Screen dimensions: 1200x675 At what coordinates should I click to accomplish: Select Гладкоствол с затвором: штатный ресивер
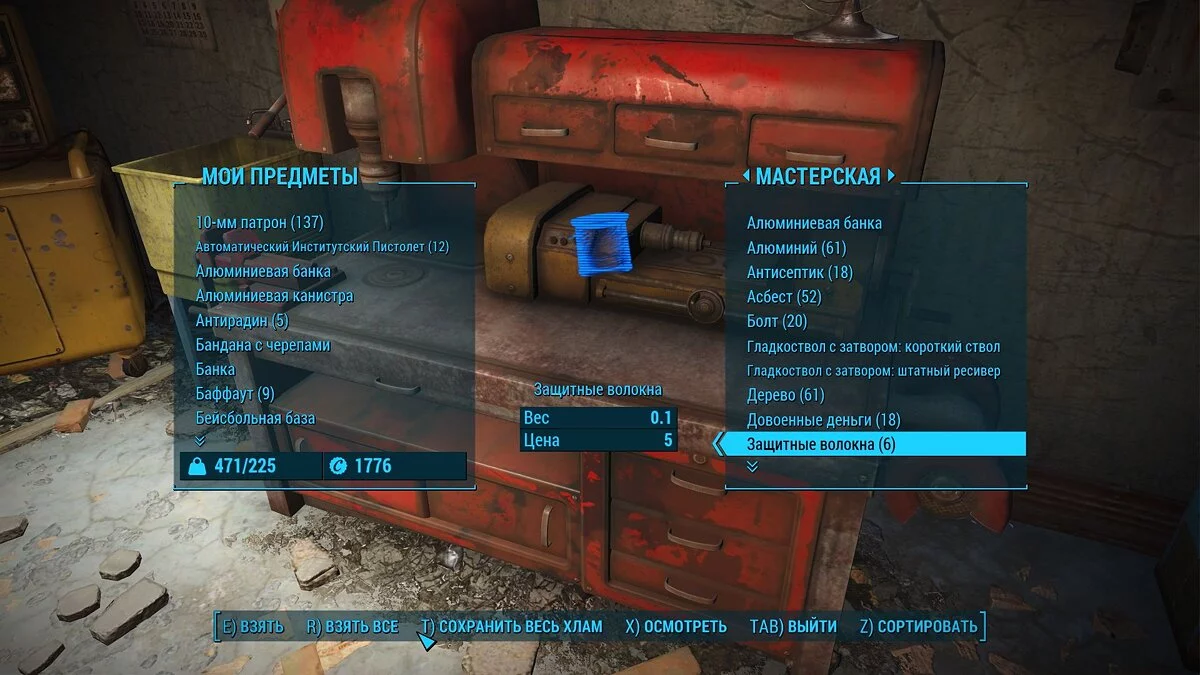coord(873,371)
